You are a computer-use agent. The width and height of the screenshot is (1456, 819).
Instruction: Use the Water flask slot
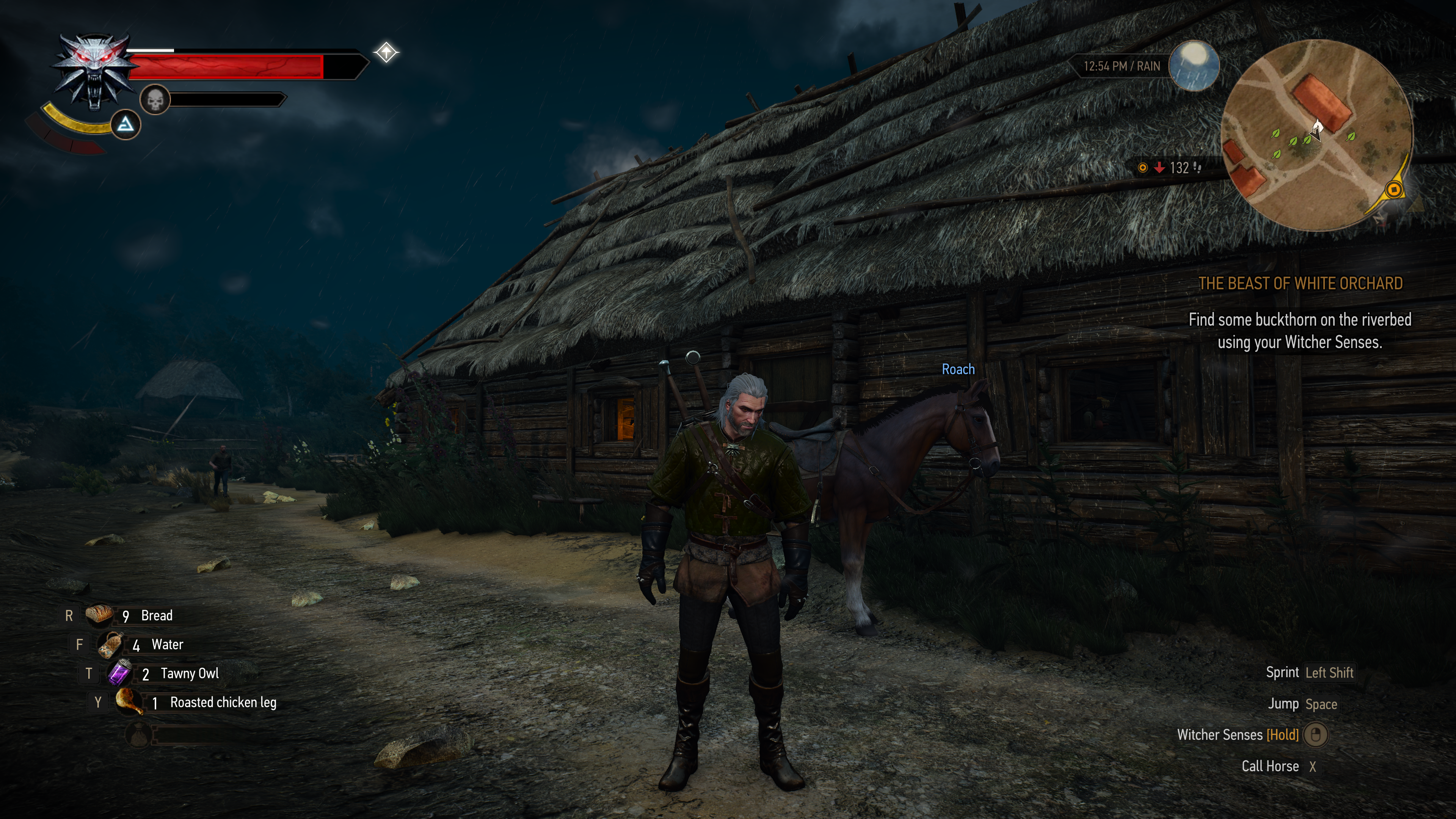[x=111, y=644]
